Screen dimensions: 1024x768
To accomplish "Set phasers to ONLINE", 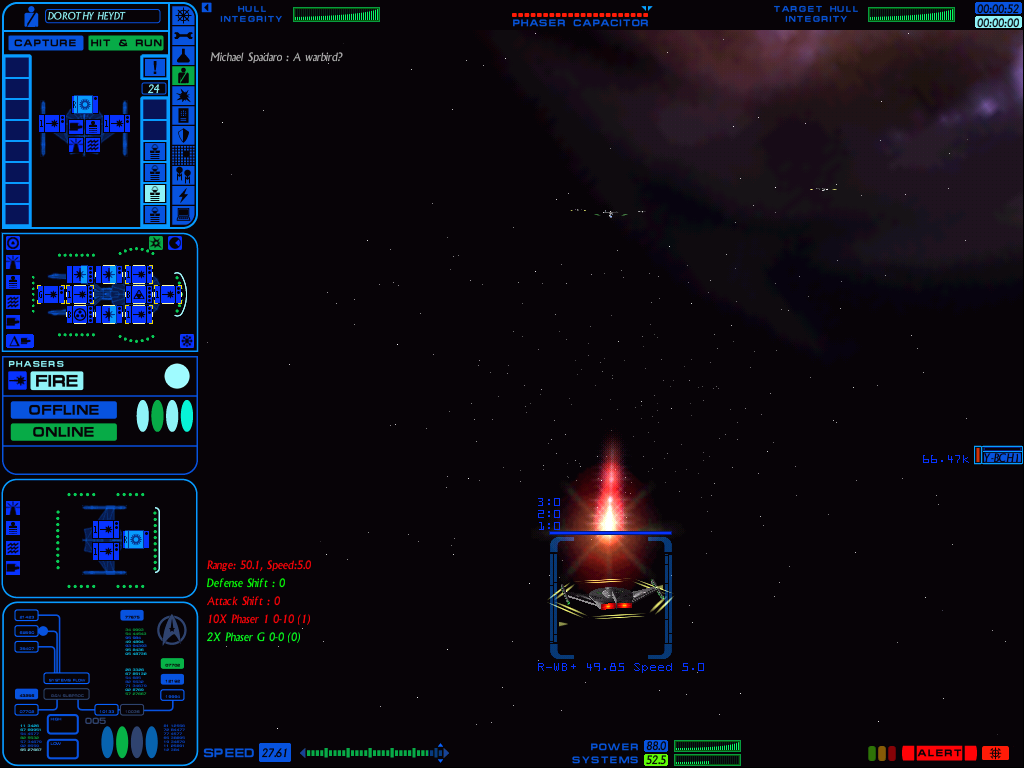I will pos(64,432).
